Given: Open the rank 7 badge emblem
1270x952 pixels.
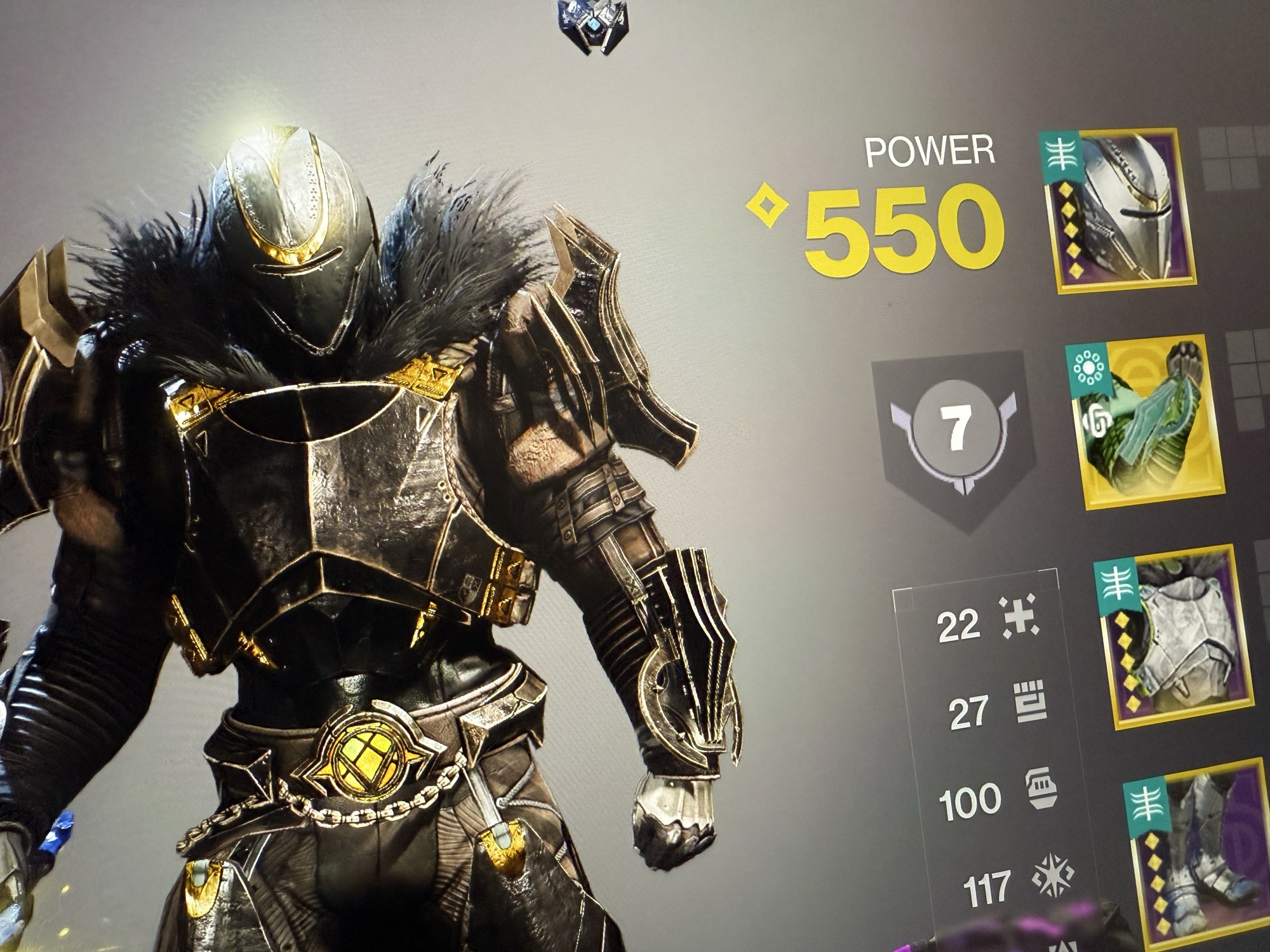Looking at the screenshot, I should (954, 428).
